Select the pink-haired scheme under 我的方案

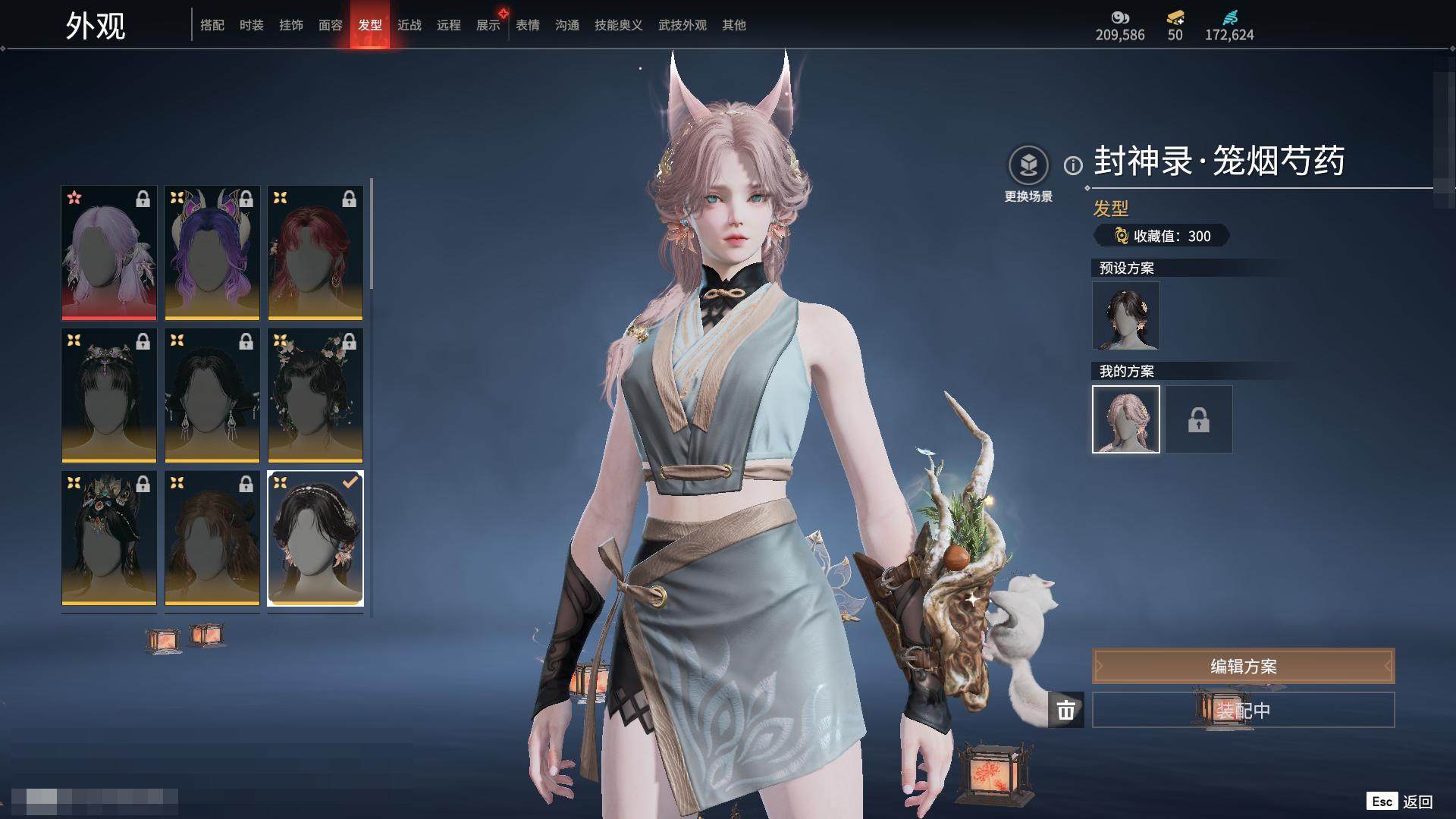tap(1126, 419)
